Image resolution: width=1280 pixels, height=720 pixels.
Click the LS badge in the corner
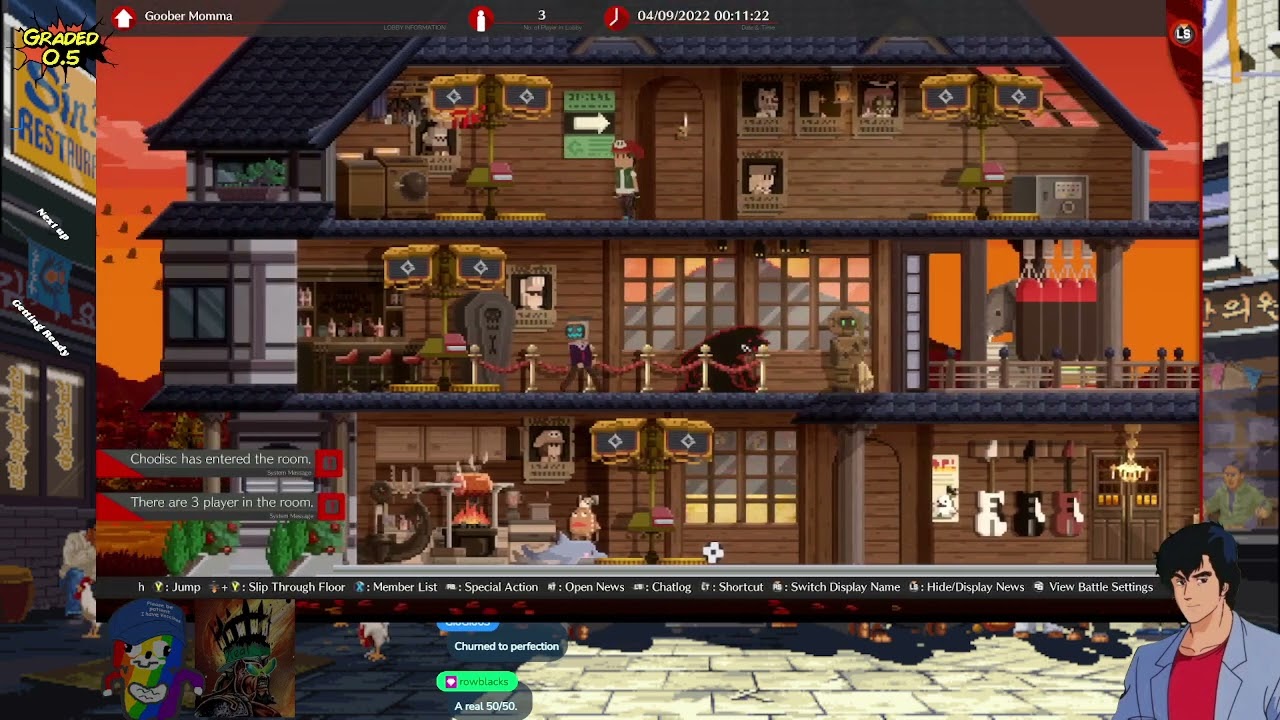pyautogui.click(x=1183, y=34)
